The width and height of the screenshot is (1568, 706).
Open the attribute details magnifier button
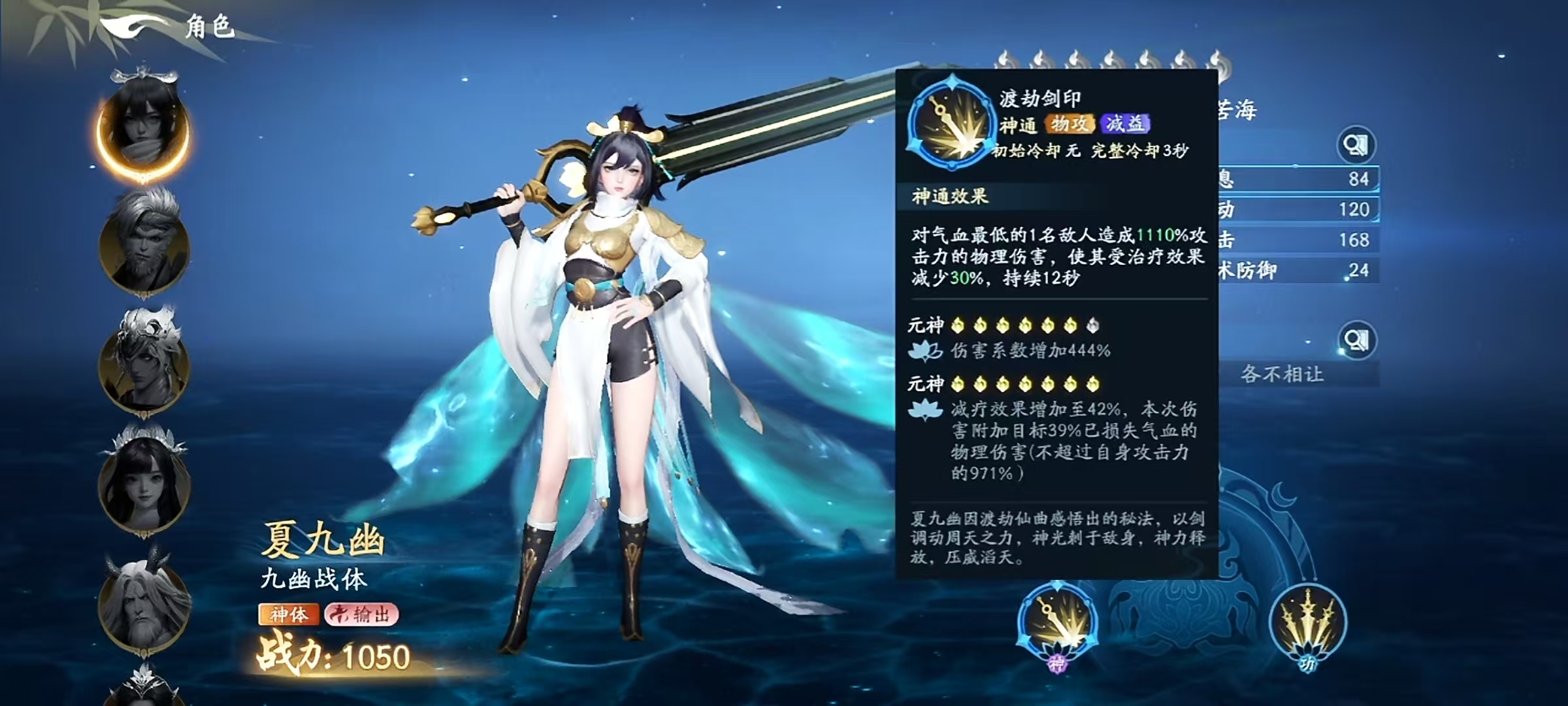pyautogui.click(x=1356, y=145)
